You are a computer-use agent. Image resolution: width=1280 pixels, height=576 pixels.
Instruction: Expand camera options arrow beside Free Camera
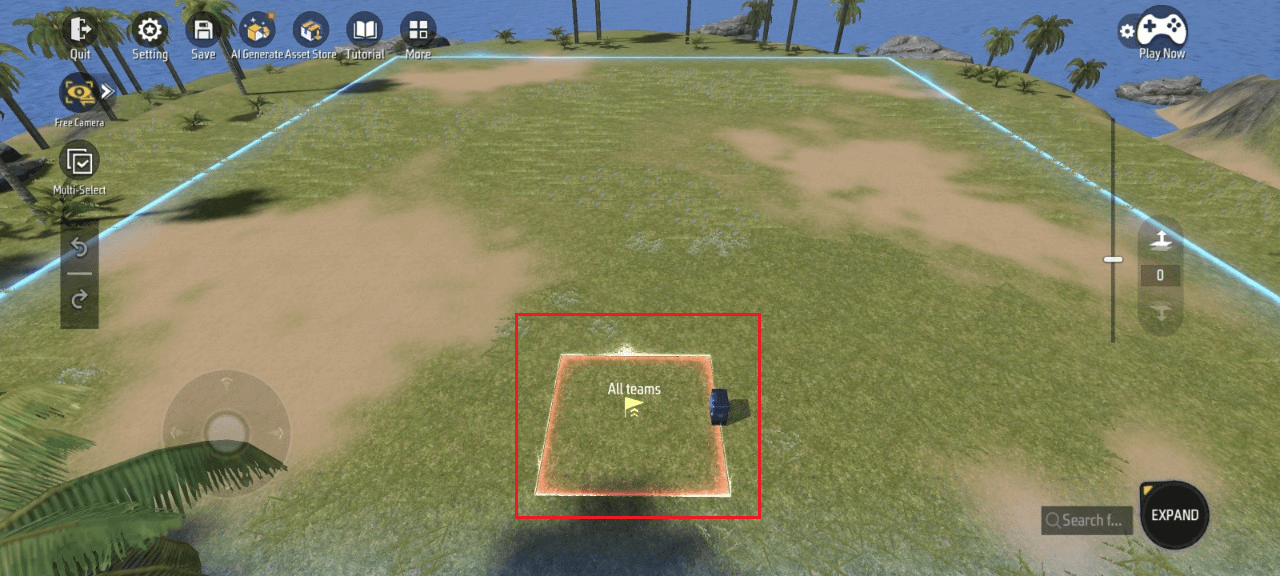pyautogui.click(x=108, y=91)
